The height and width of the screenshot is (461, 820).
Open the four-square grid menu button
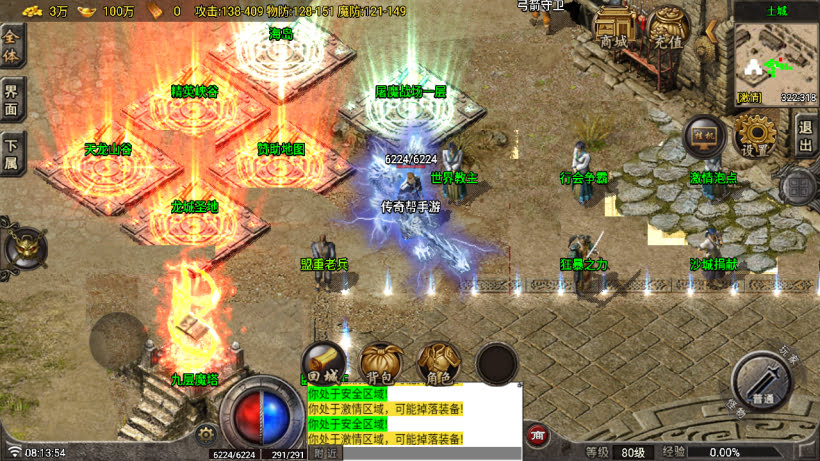click(x=799, y=186)
